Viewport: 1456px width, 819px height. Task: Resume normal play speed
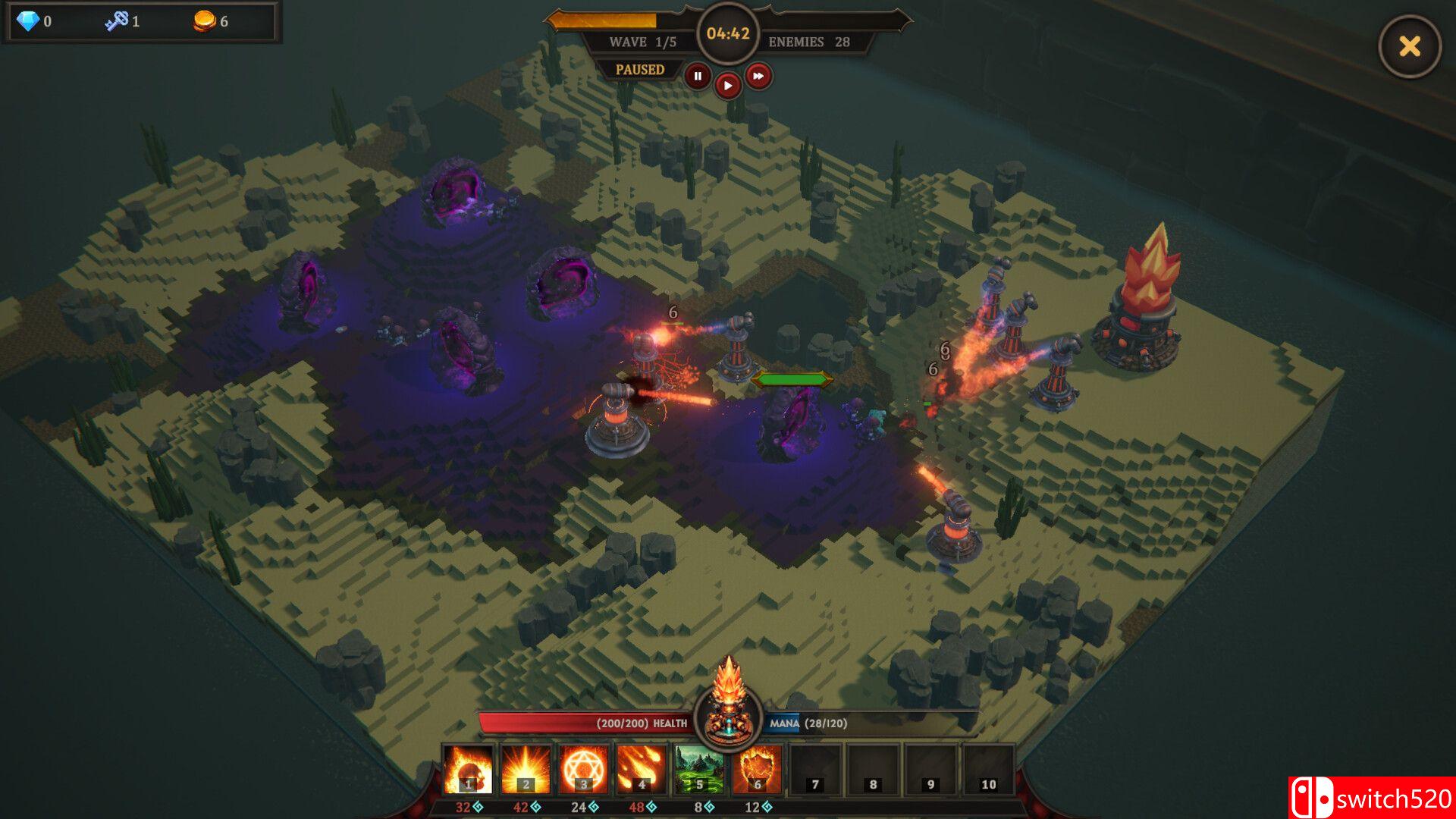click(727, 86)
